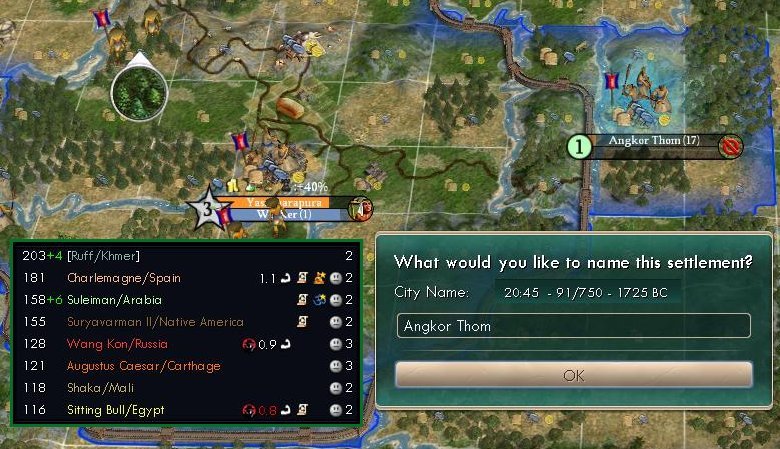This screenshot has height=449, width=780.
Task: Click the City Name text field
Action: [x=573, y=326]
